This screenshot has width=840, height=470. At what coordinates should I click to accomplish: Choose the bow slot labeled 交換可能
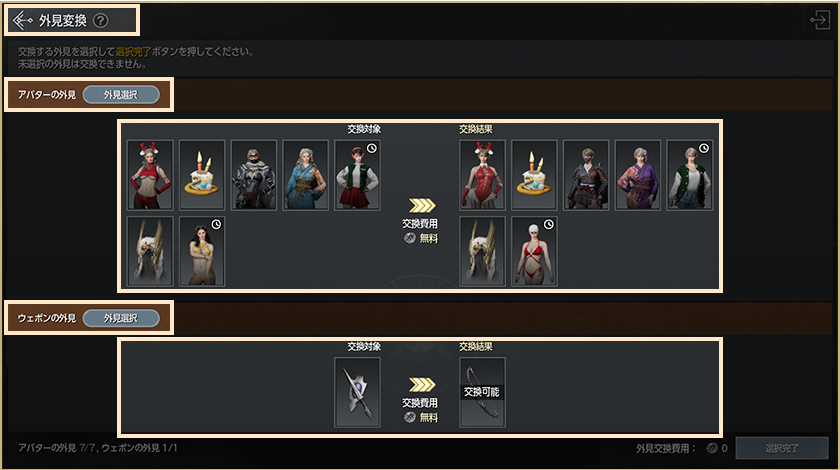click(482, 393)
